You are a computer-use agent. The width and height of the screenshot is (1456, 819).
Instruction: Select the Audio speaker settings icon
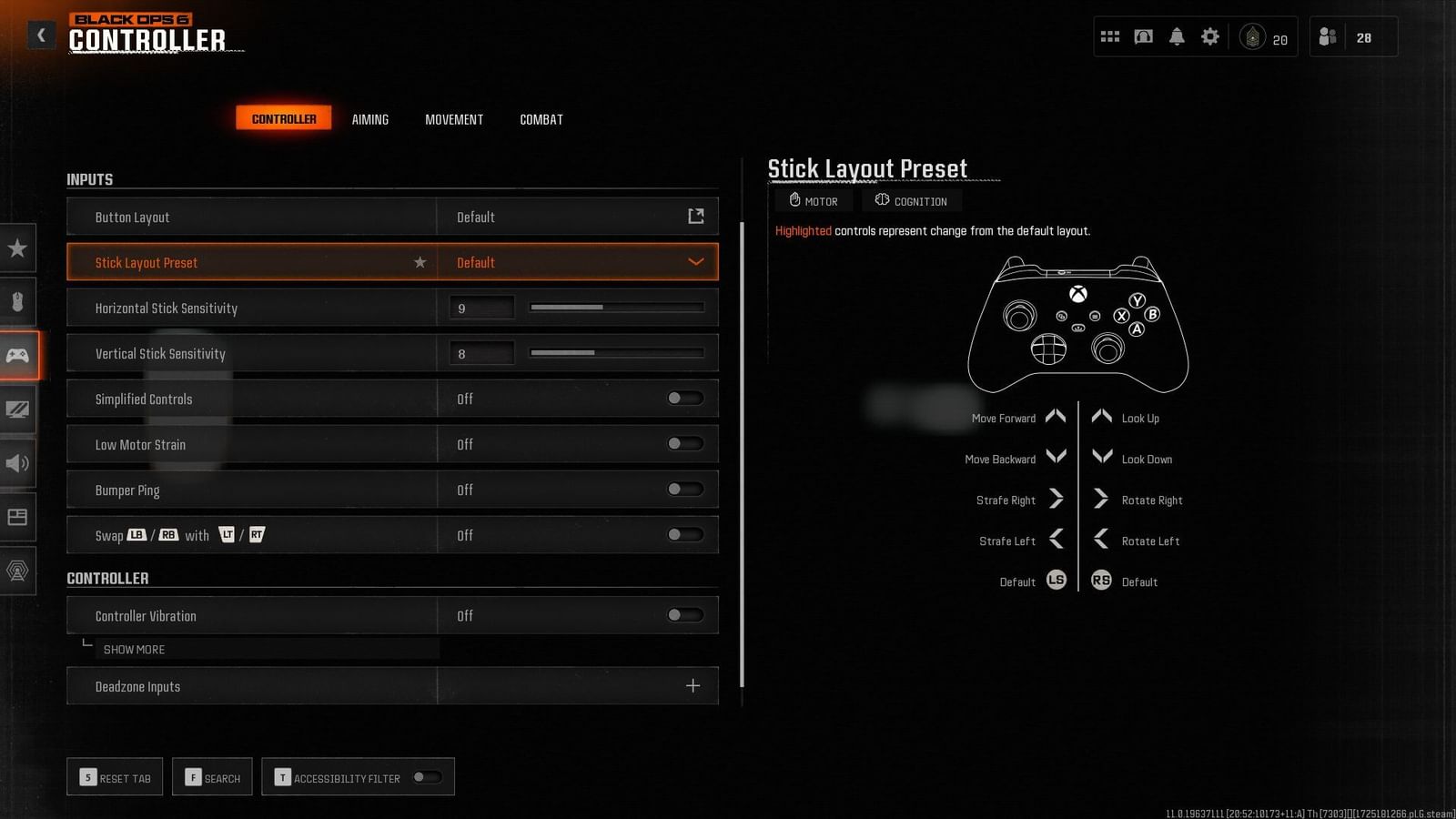click(18, 463)
